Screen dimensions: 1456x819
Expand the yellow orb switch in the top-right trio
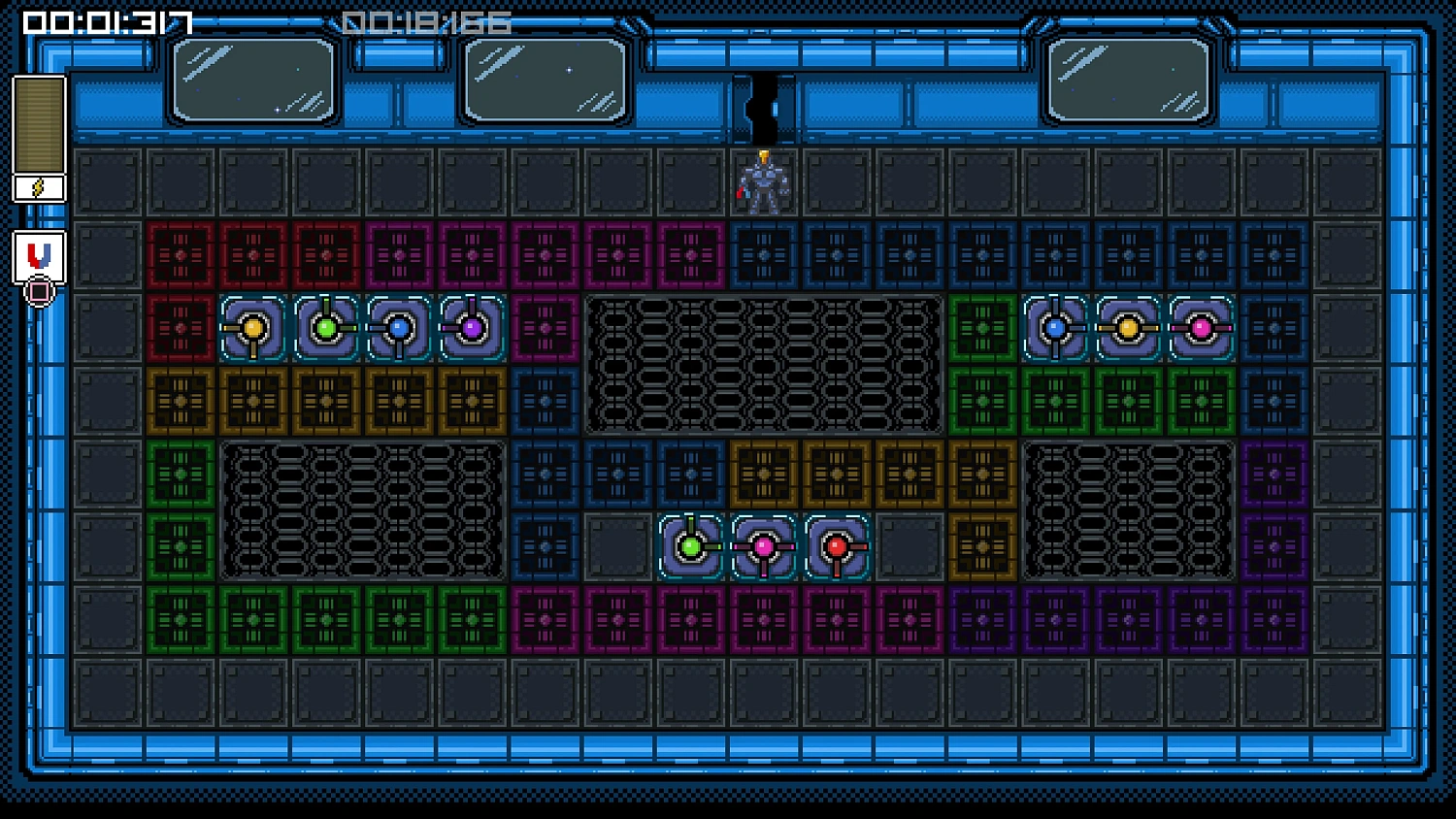tap(1127, 328)
